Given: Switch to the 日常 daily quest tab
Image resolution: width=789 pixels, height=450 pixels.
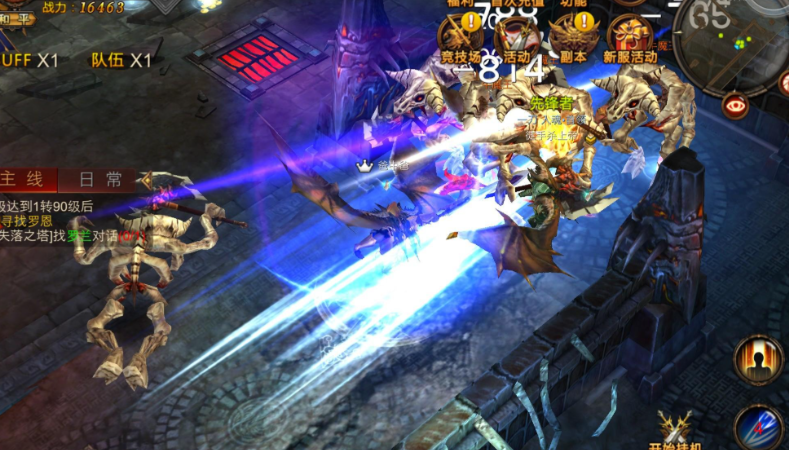Looking at the screenshot, I should [100, 179].
